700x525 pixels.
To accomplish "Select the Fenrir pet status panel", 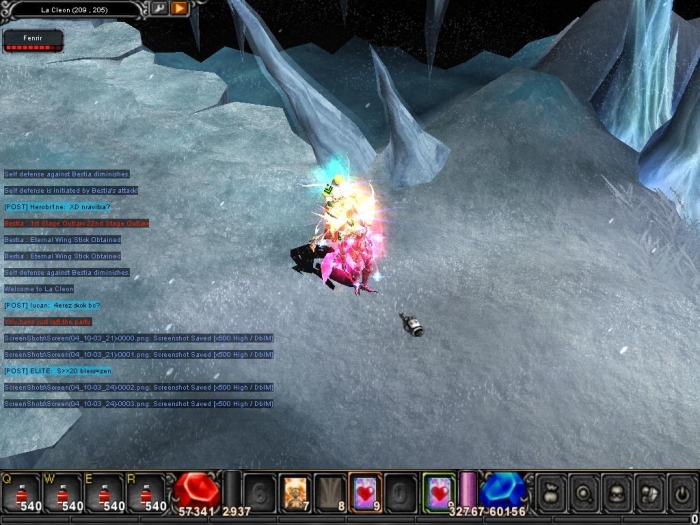I will pos(33,40).
